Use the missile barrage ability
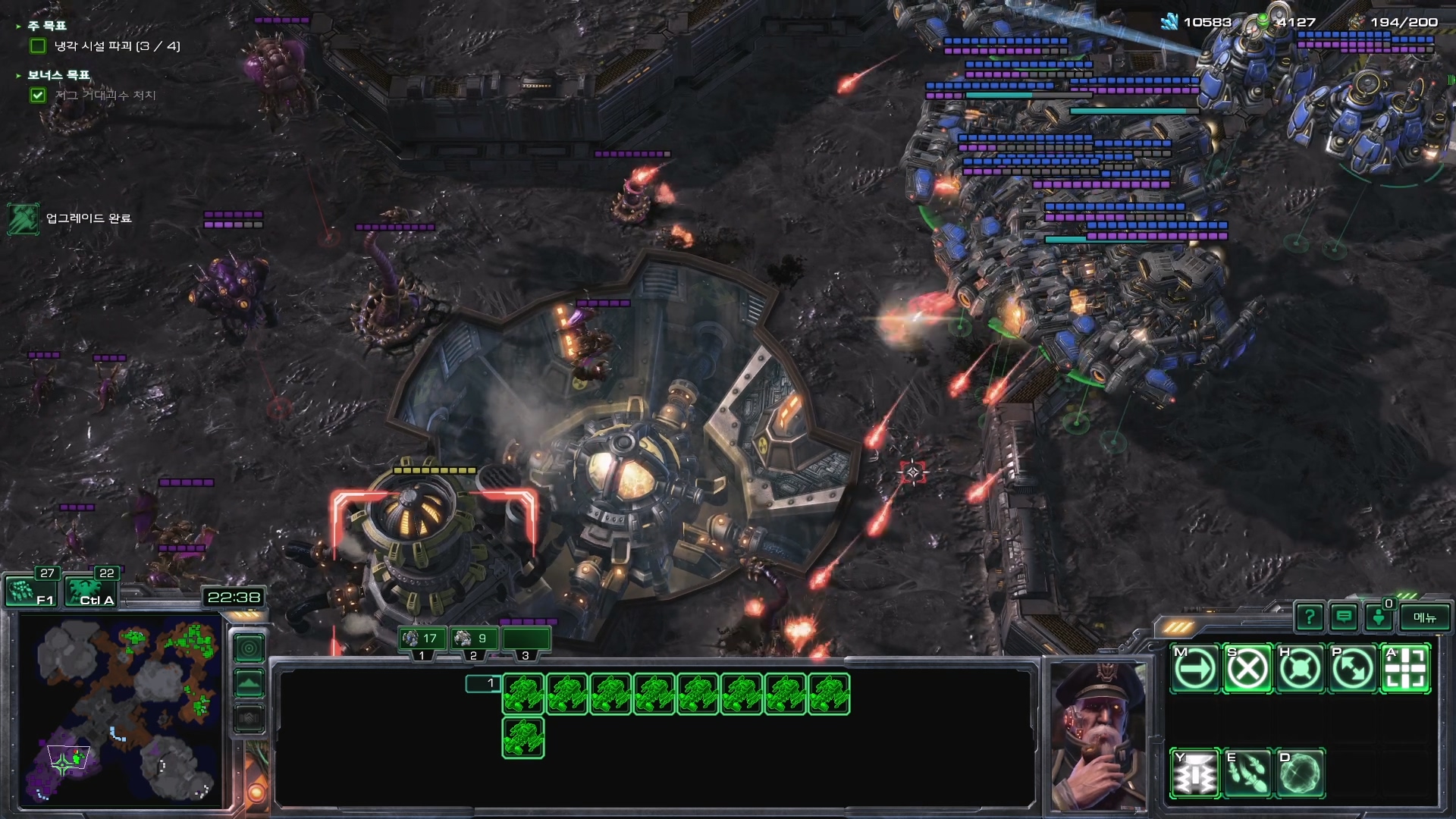Screen dimensions: 1456x819 (x=1247, y=773)
